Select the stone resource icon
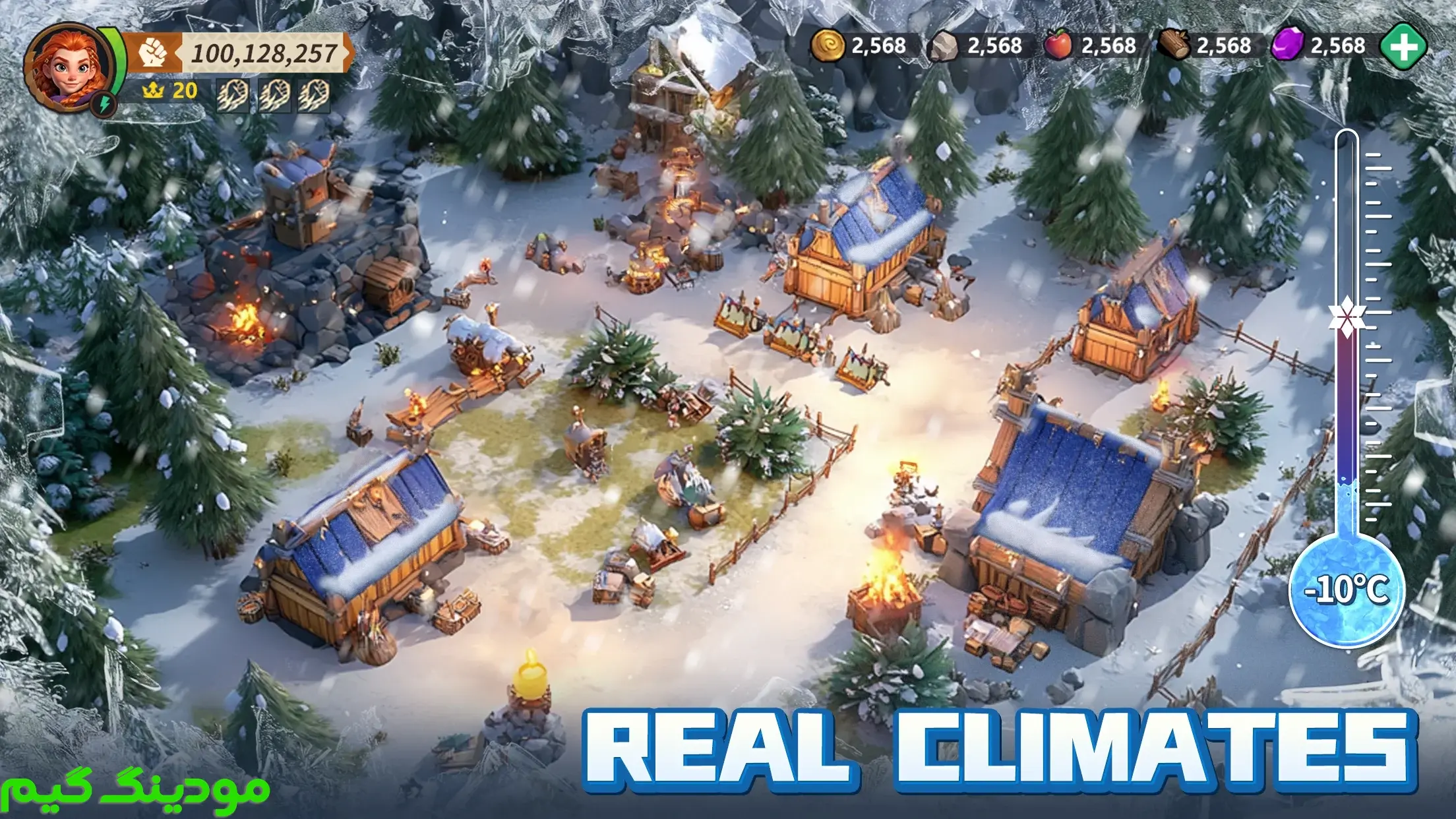 (943, 46)
